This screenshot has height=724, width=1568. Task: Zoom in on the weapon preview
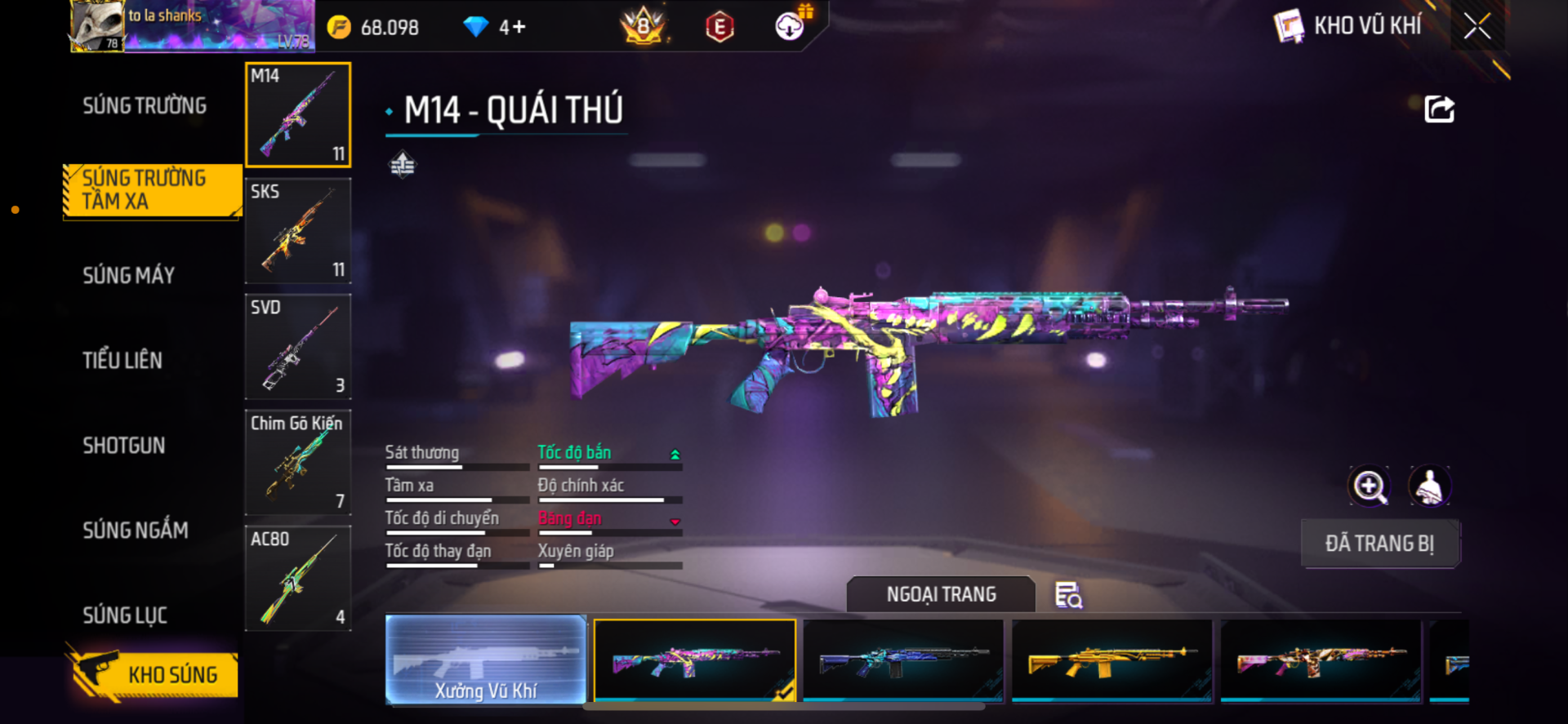tap(1369, 486)
